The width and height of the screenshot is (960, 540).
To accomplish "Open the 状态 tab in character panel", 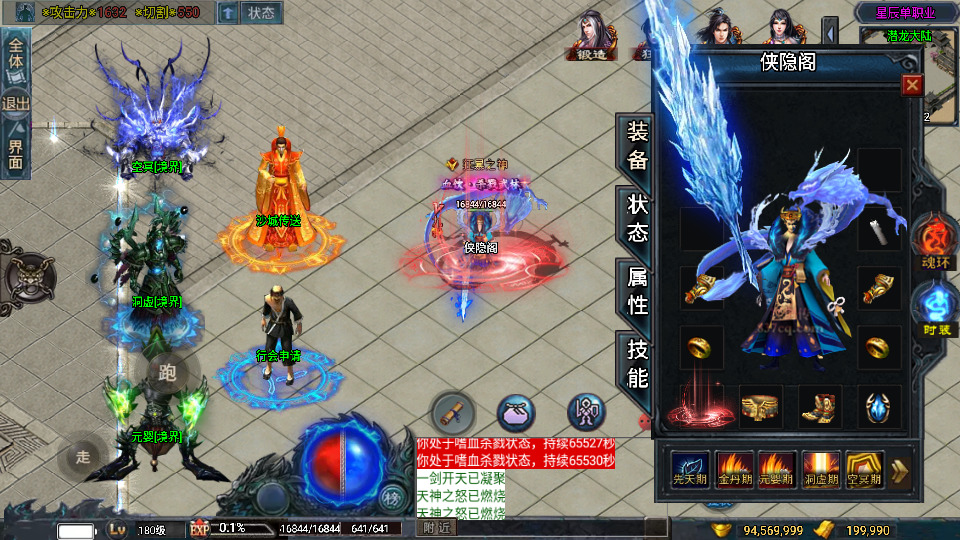I will pyautogui.click(x=637, y=218).
